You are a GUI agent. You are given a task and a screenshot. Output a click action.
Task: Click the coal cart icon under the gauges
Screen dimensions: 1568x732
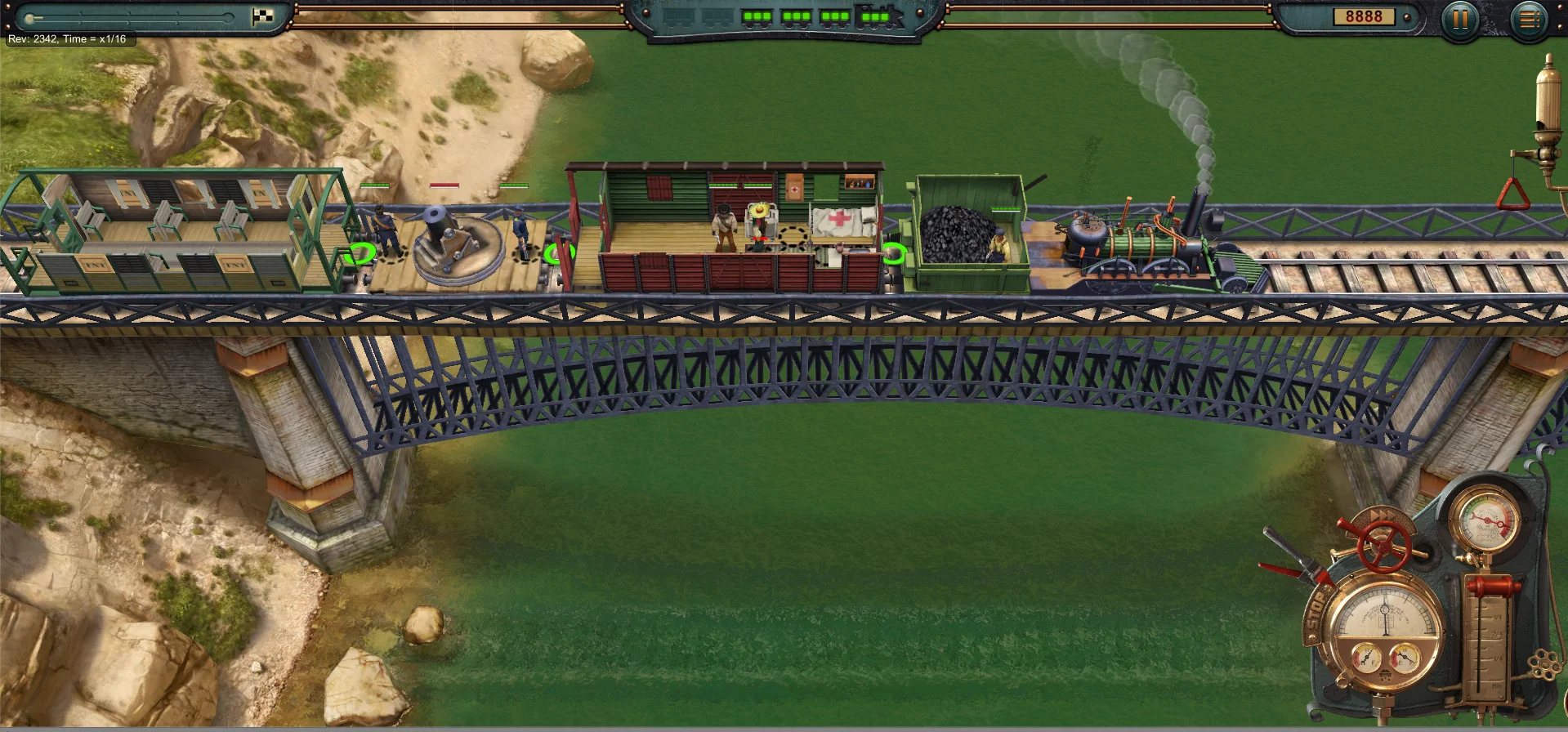point(1385,676)
